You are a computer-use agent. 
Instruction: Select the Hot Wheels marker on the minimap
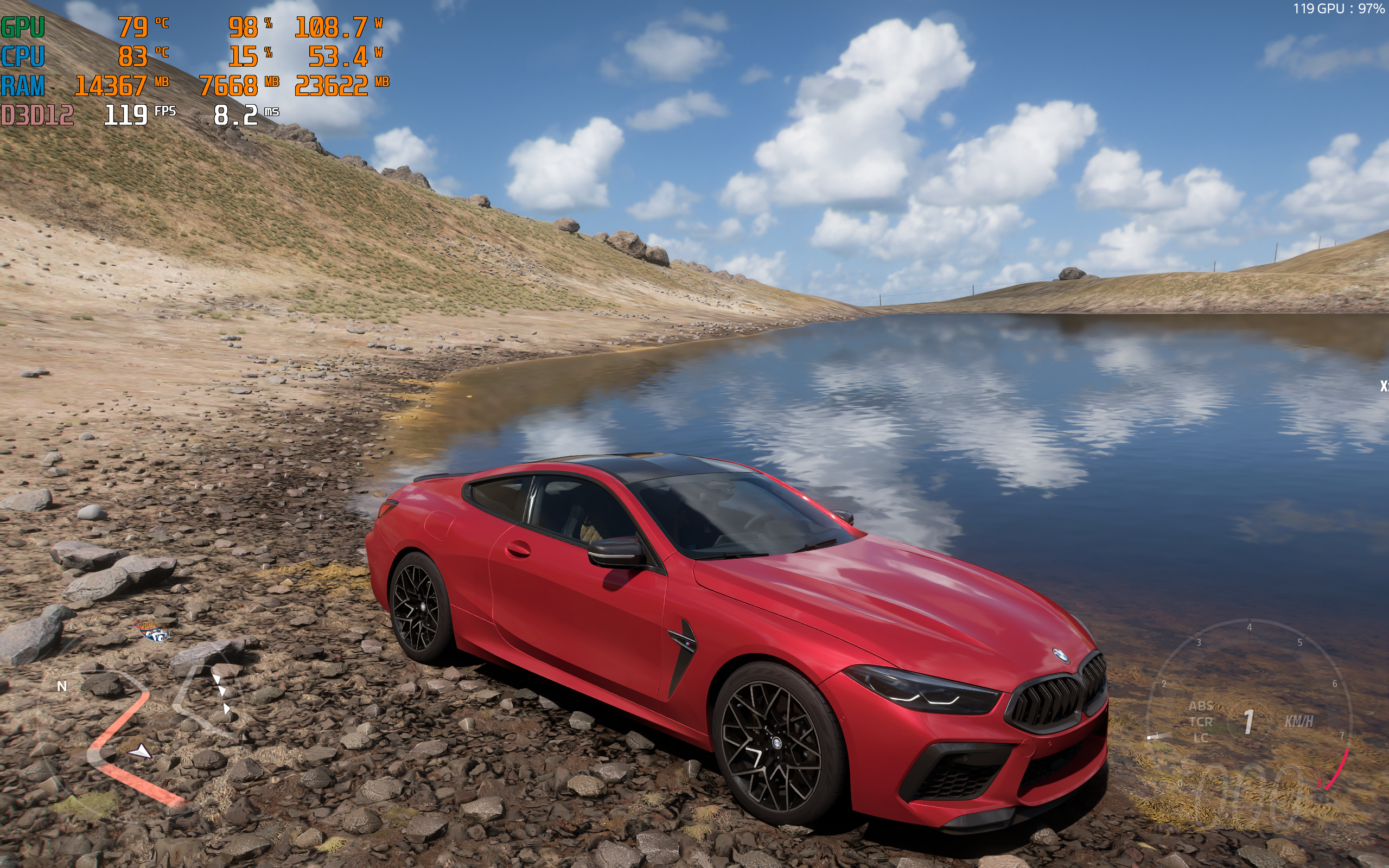click(x=155, y=632)
